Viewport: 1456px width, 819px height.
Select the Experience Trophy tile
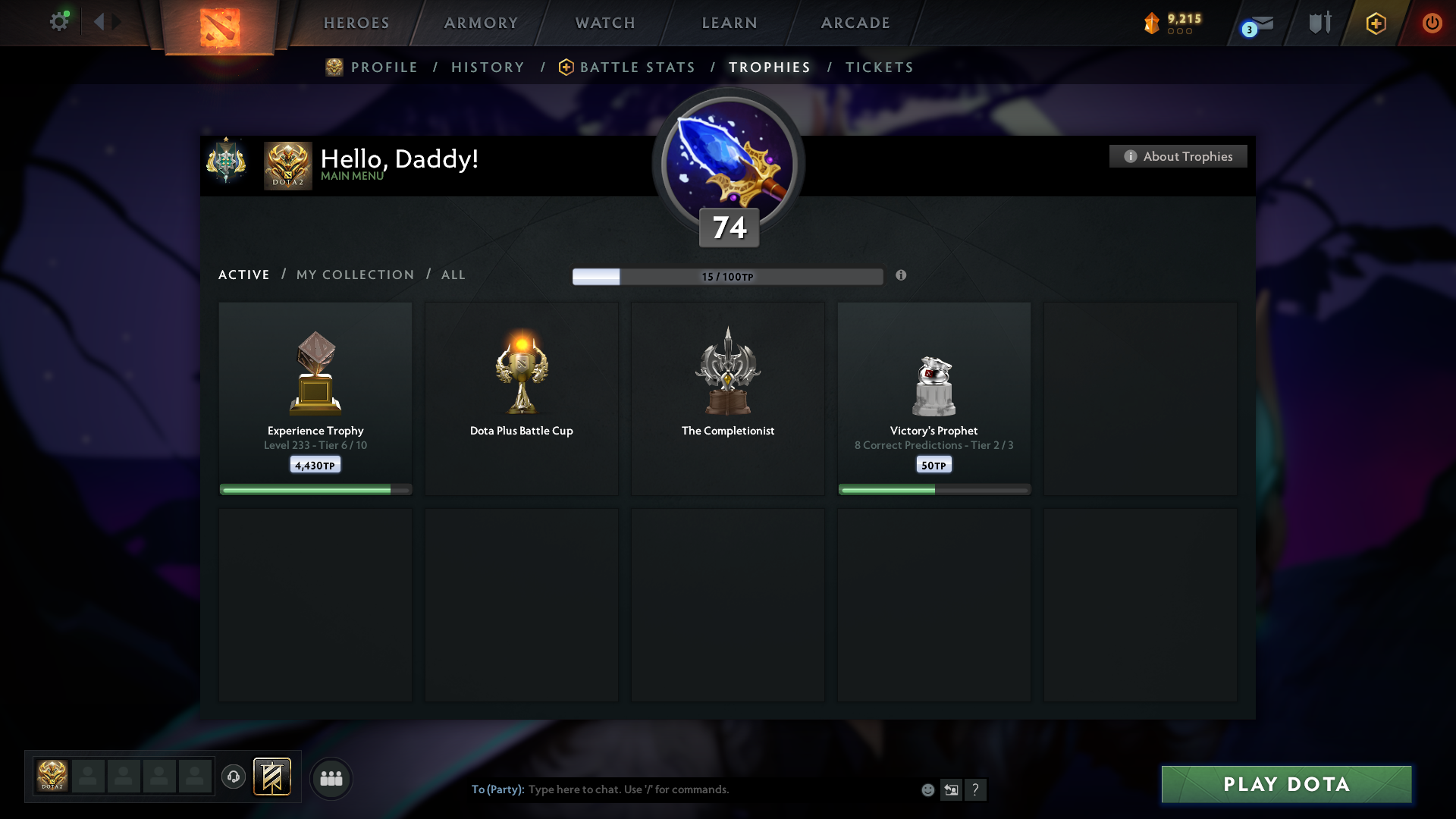[315, 398]
